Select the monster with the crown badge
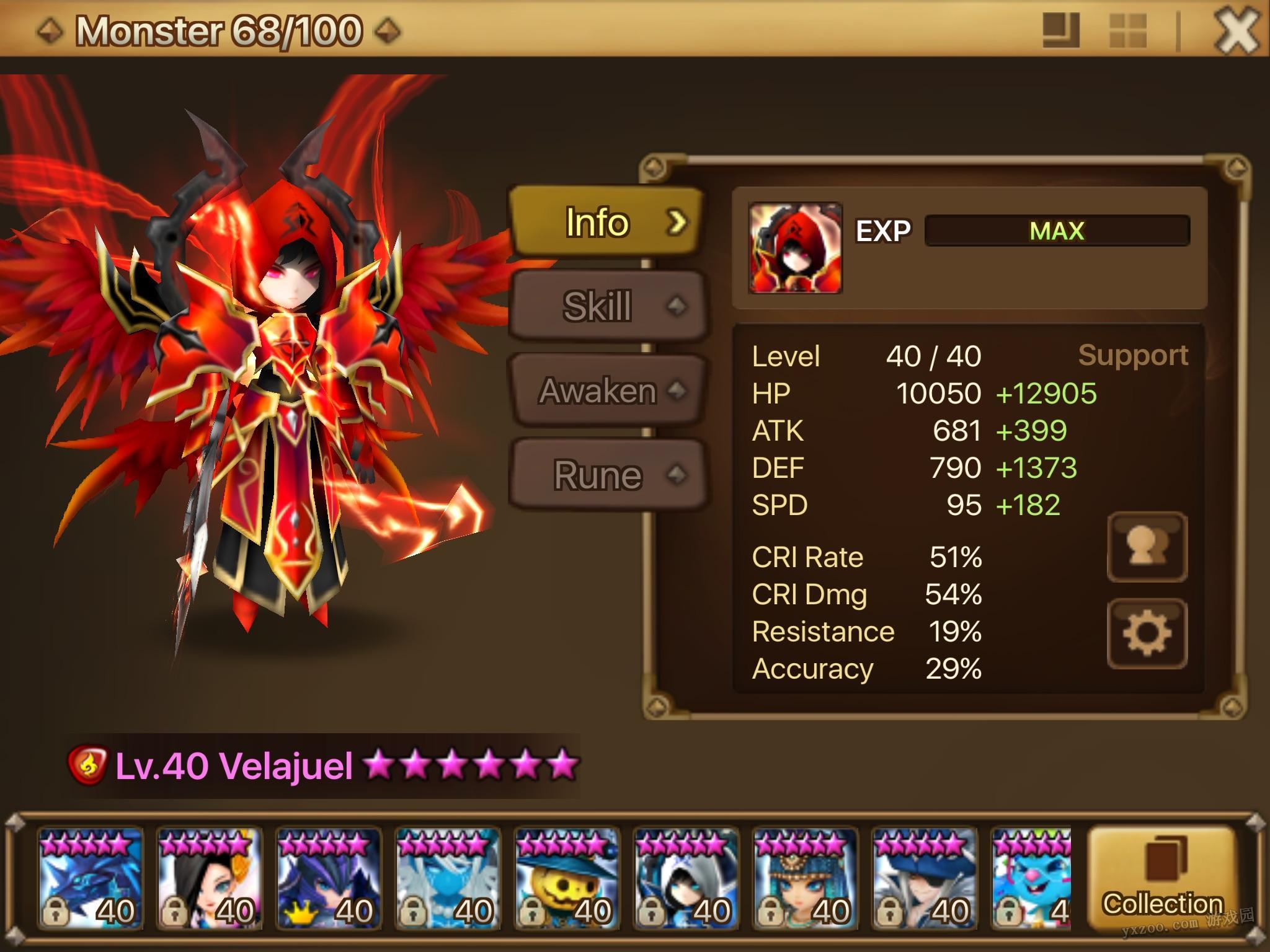1270x952 pixels. click(x=329, y=878)
